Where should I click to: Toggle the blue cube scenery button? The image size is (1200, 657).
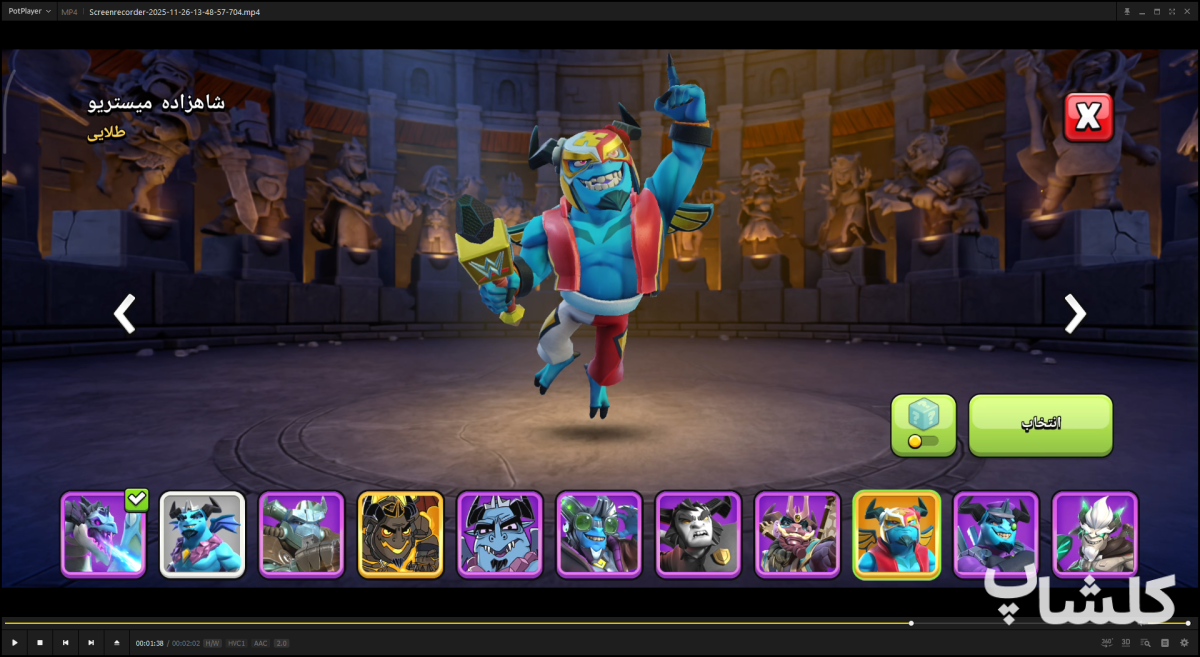tap(923, 425)
